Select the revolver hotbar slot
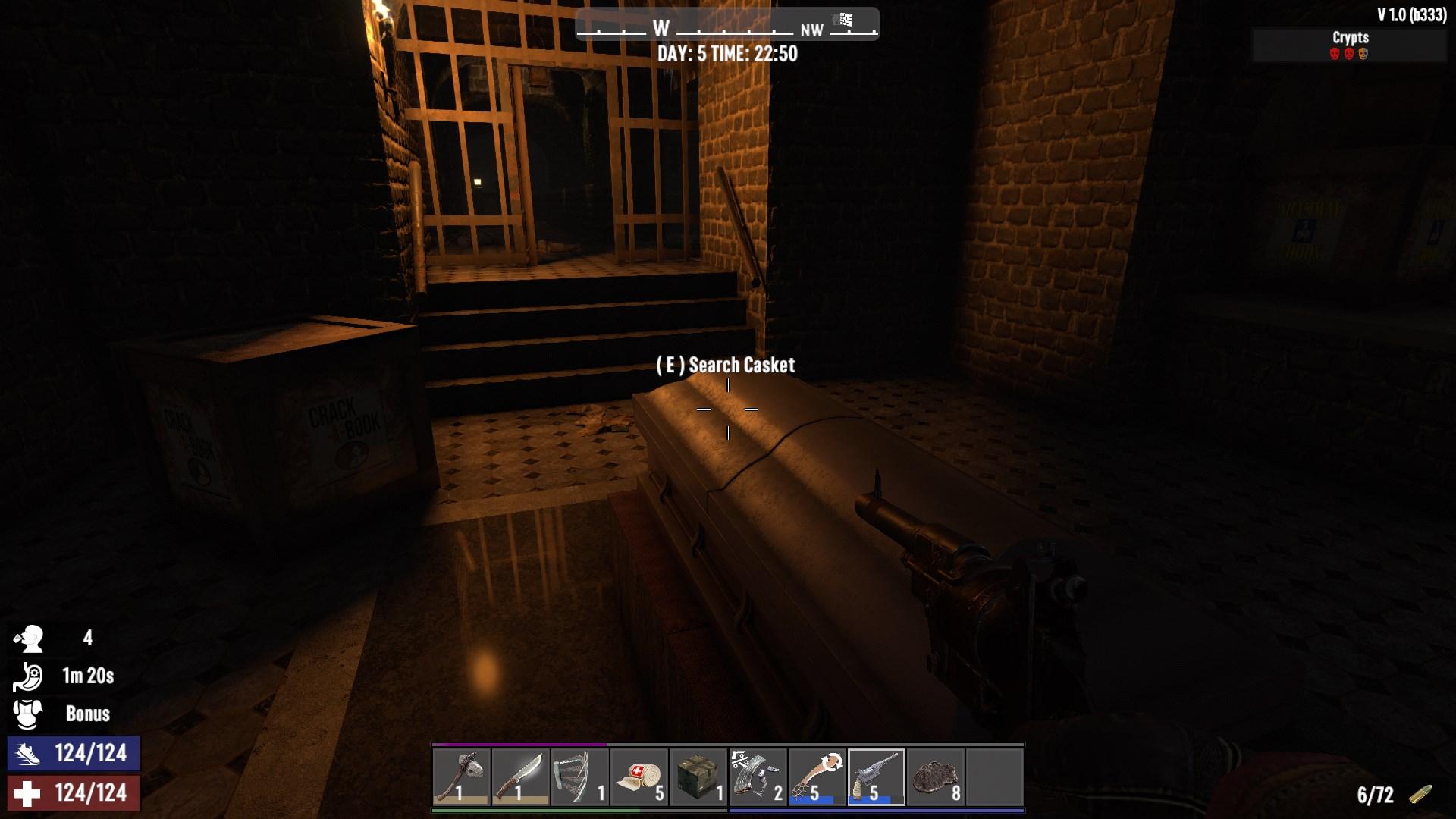 876,777
